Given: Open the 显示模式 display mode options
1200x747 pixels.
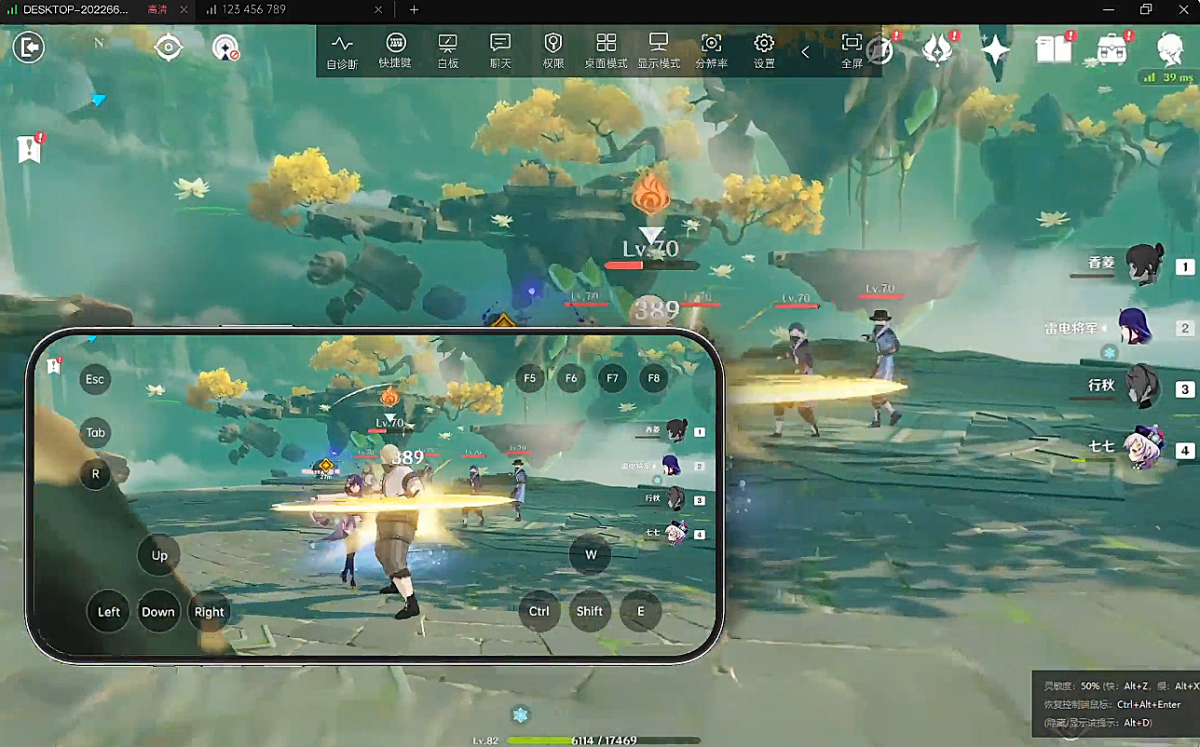Looking at the screenshot, I should [658, 51].
